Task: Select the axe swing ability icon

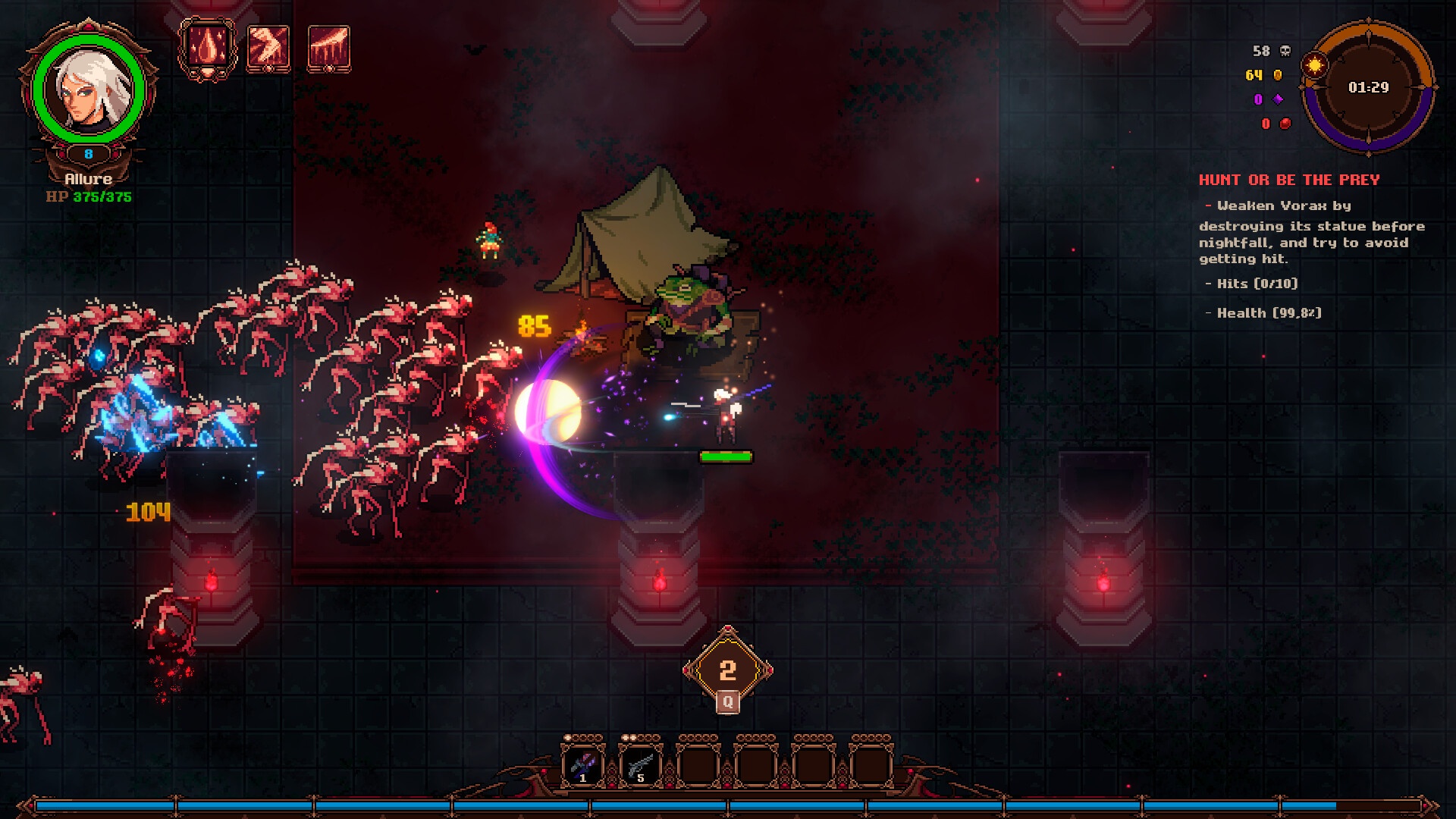Action: coord(268,48)
